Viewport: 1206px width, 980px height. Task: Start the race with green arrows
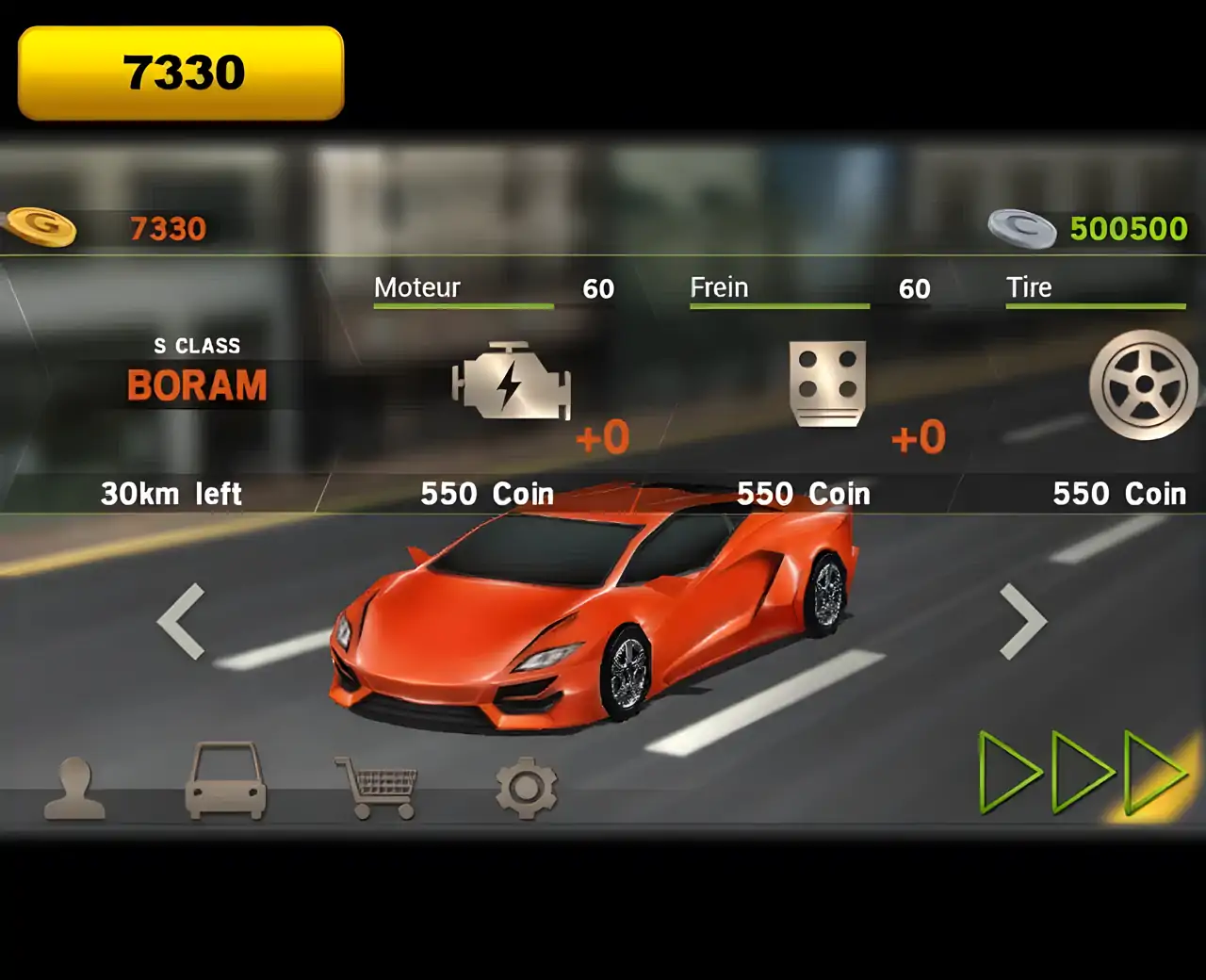click(1084, 773)
